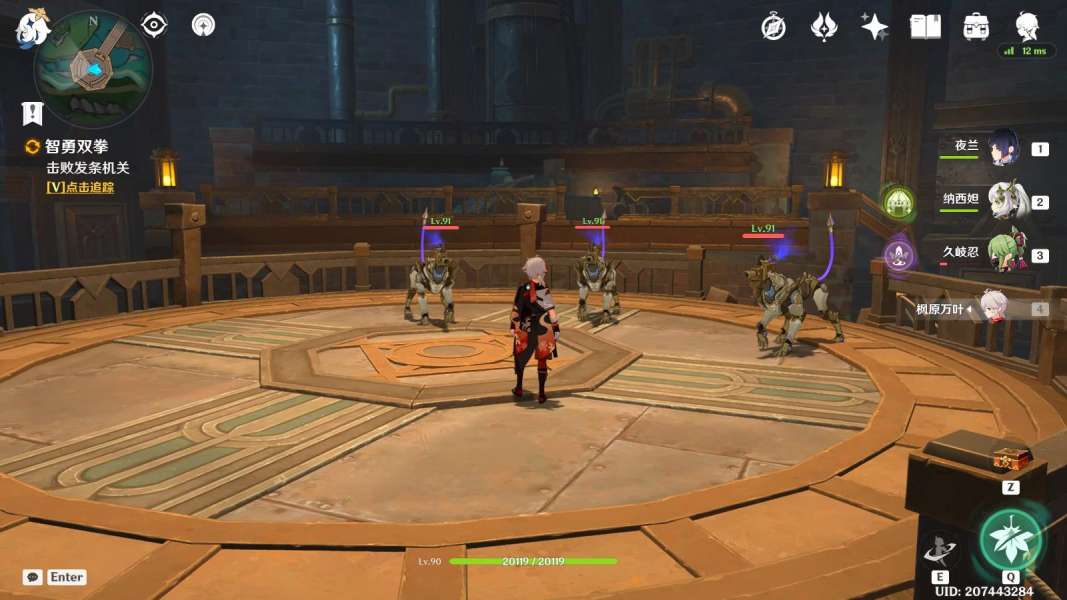The image size is (1067, 600).
Task: Open the four-pointed star icon
Action: pyautogui.click(x=874, y=27)
